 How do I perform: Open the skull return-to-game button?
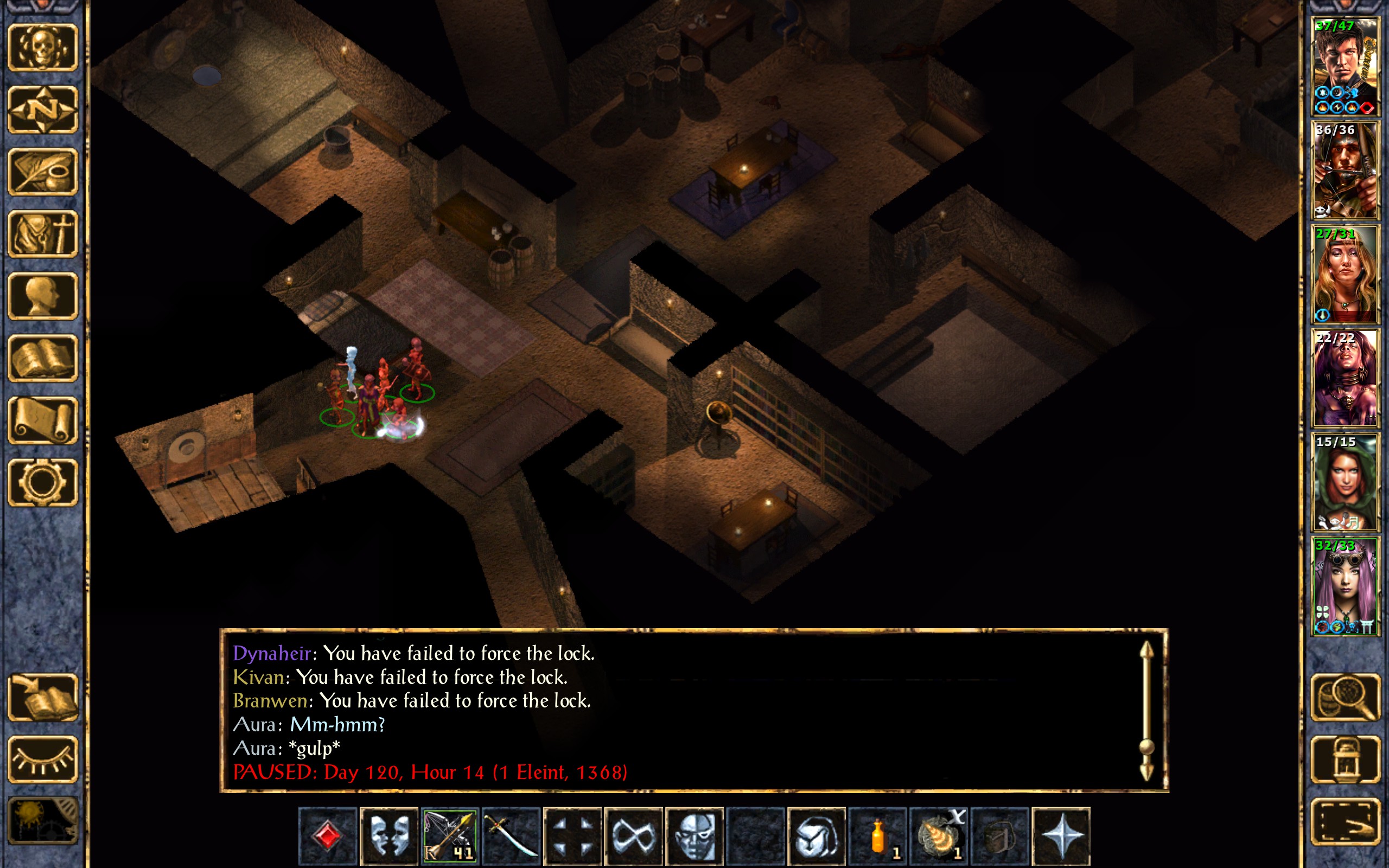[42, 48]
